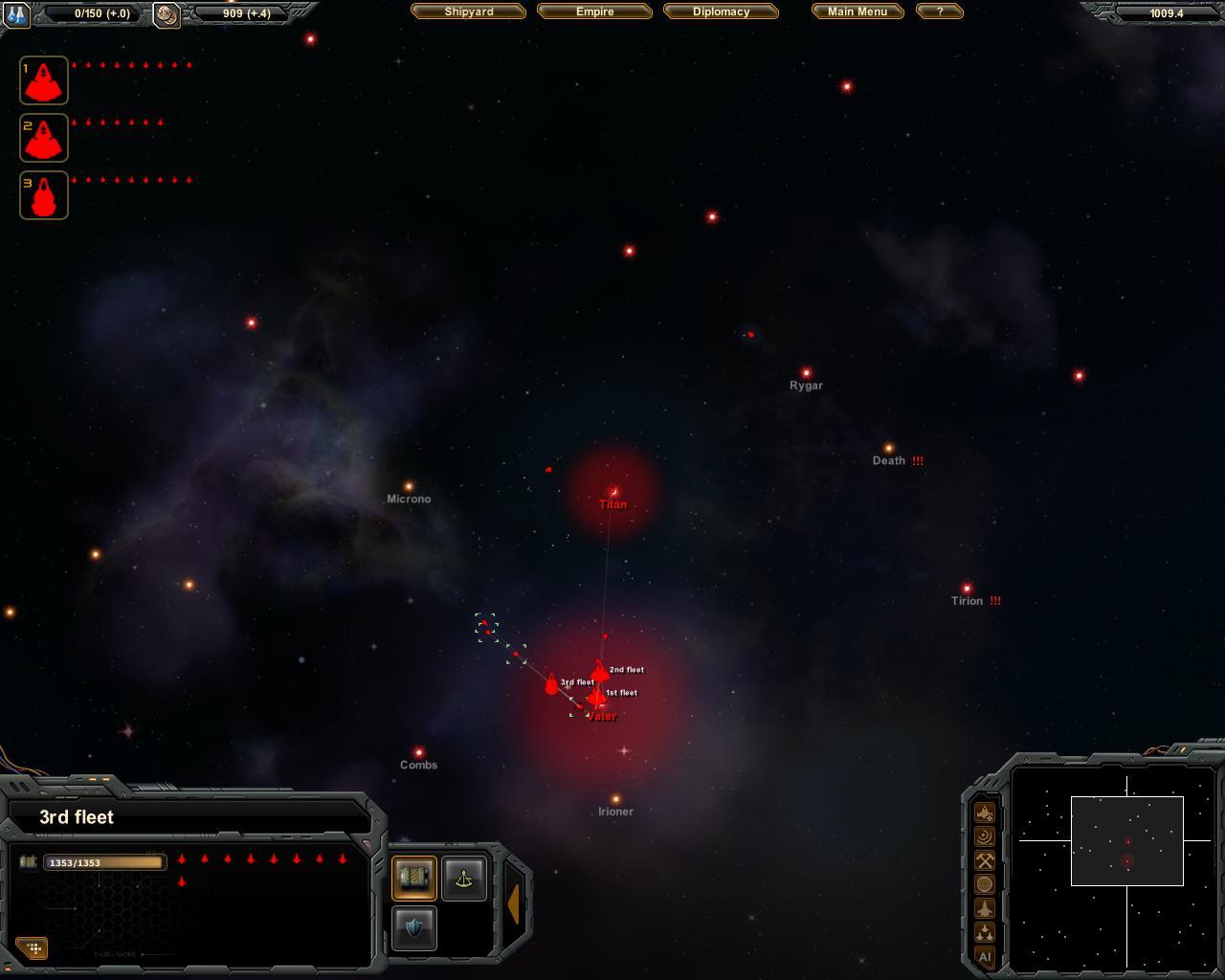Screen dimensions: 1225x980
Task: Click the question mark help button
Action: coord(939,11)
